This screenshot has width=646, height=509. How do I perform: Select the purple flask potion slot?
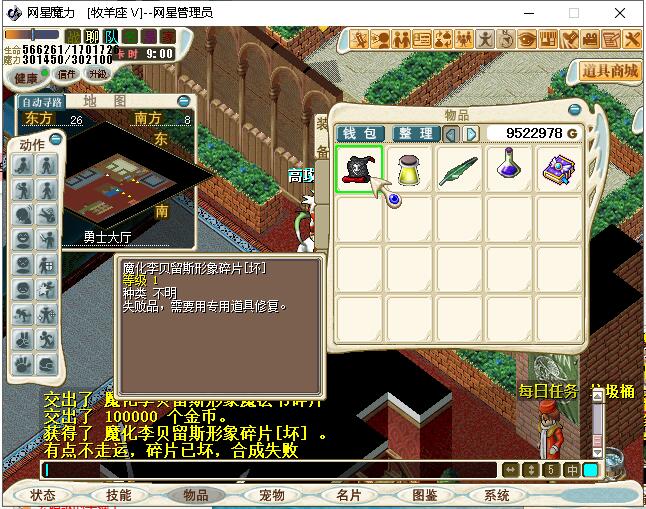509,169
